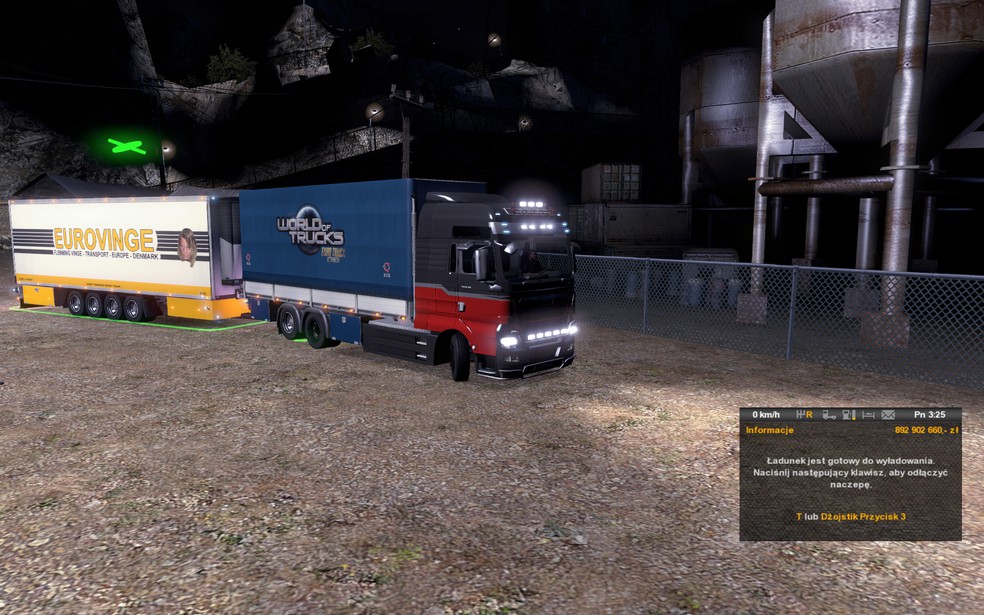Click the truck damage icon
Viewport: 984px width, 615px height.
pyautogui.click(x=828, y=414)
